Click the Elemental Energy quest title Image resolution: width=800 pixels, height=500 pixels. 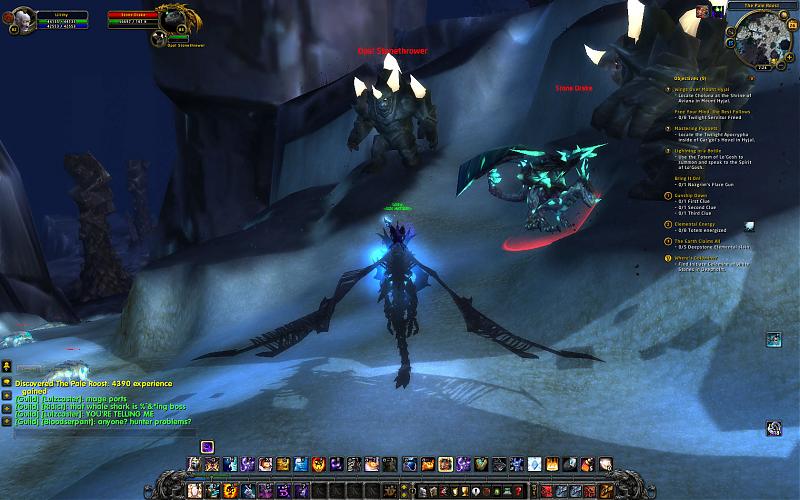pyautogui.click(x=696, y=224)
